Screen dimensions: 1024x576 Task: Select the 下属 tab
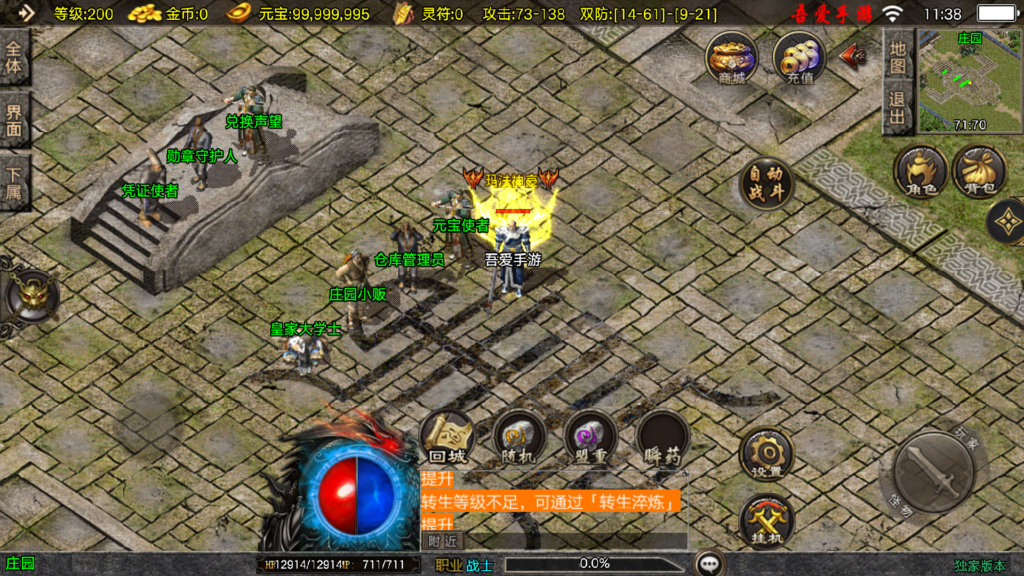point(15,184)
